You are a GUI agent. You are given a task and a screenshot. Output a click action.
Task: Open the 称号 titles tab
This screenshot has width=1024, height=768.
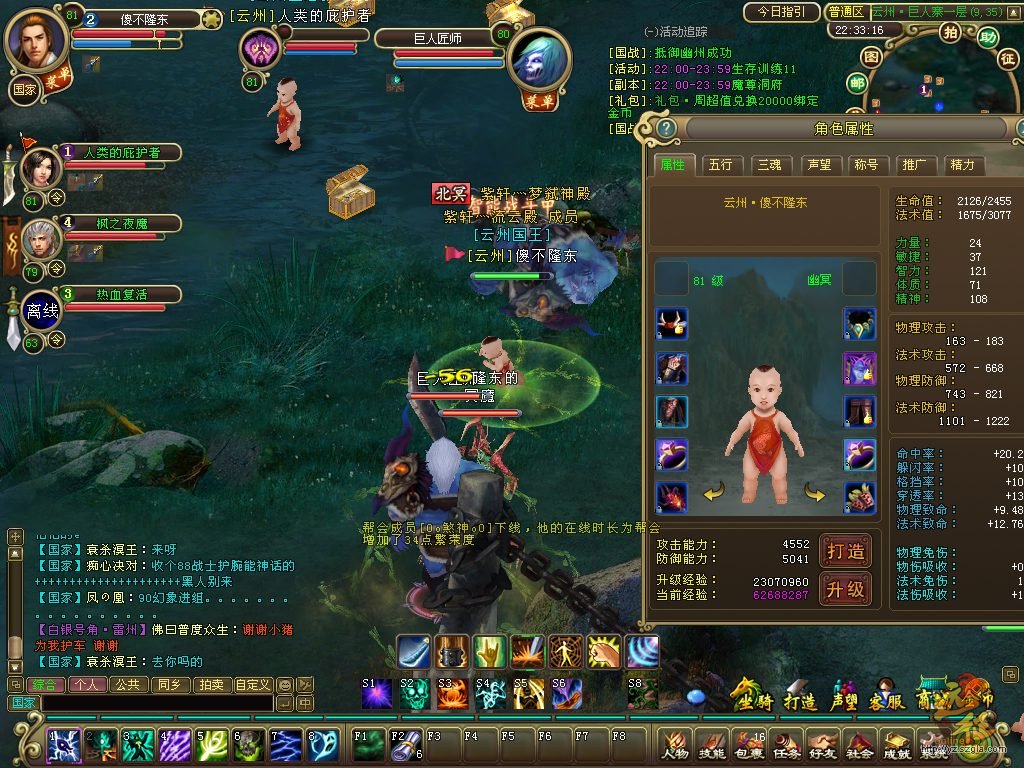pyautogui.click(x=866, y=165)
